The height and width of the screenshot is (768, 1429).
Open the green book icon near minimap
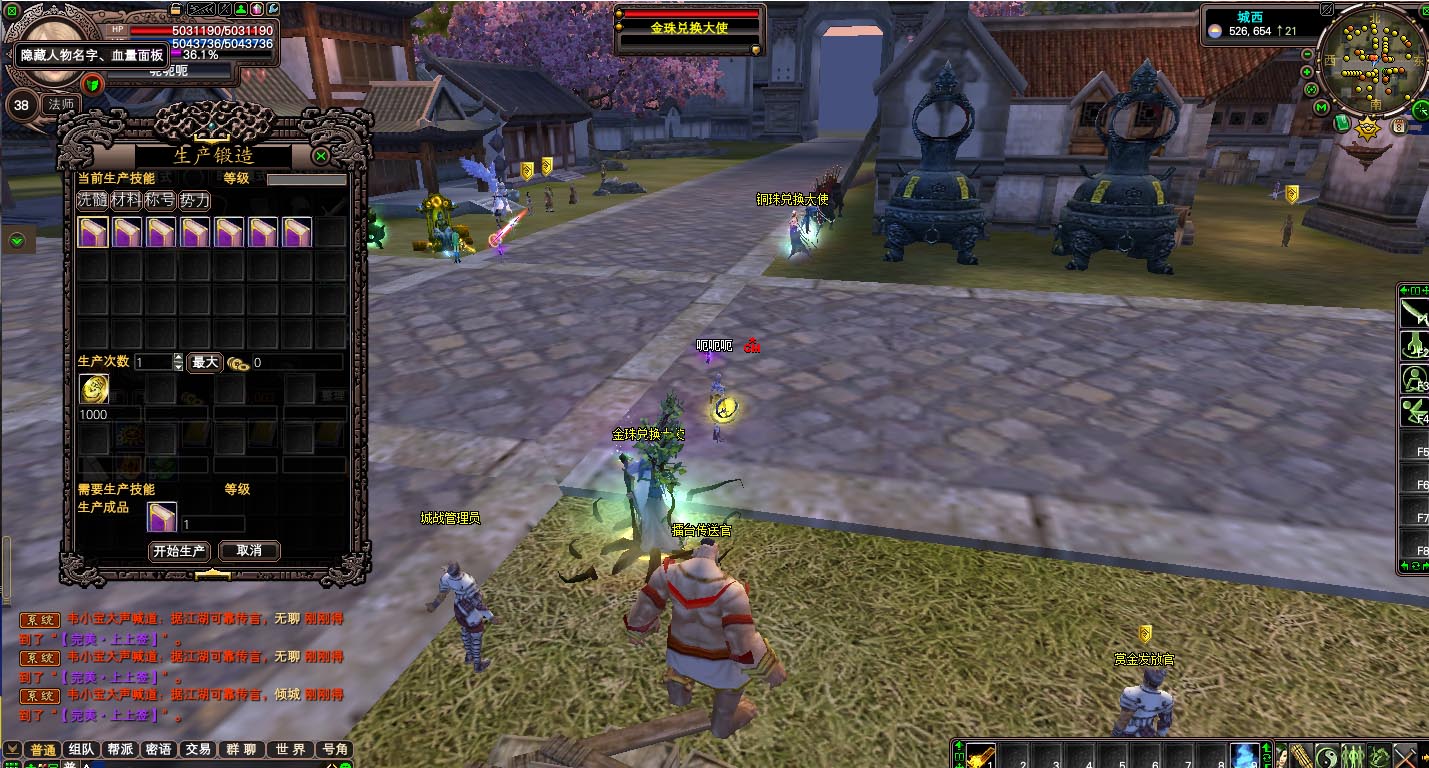(1342, 122)
